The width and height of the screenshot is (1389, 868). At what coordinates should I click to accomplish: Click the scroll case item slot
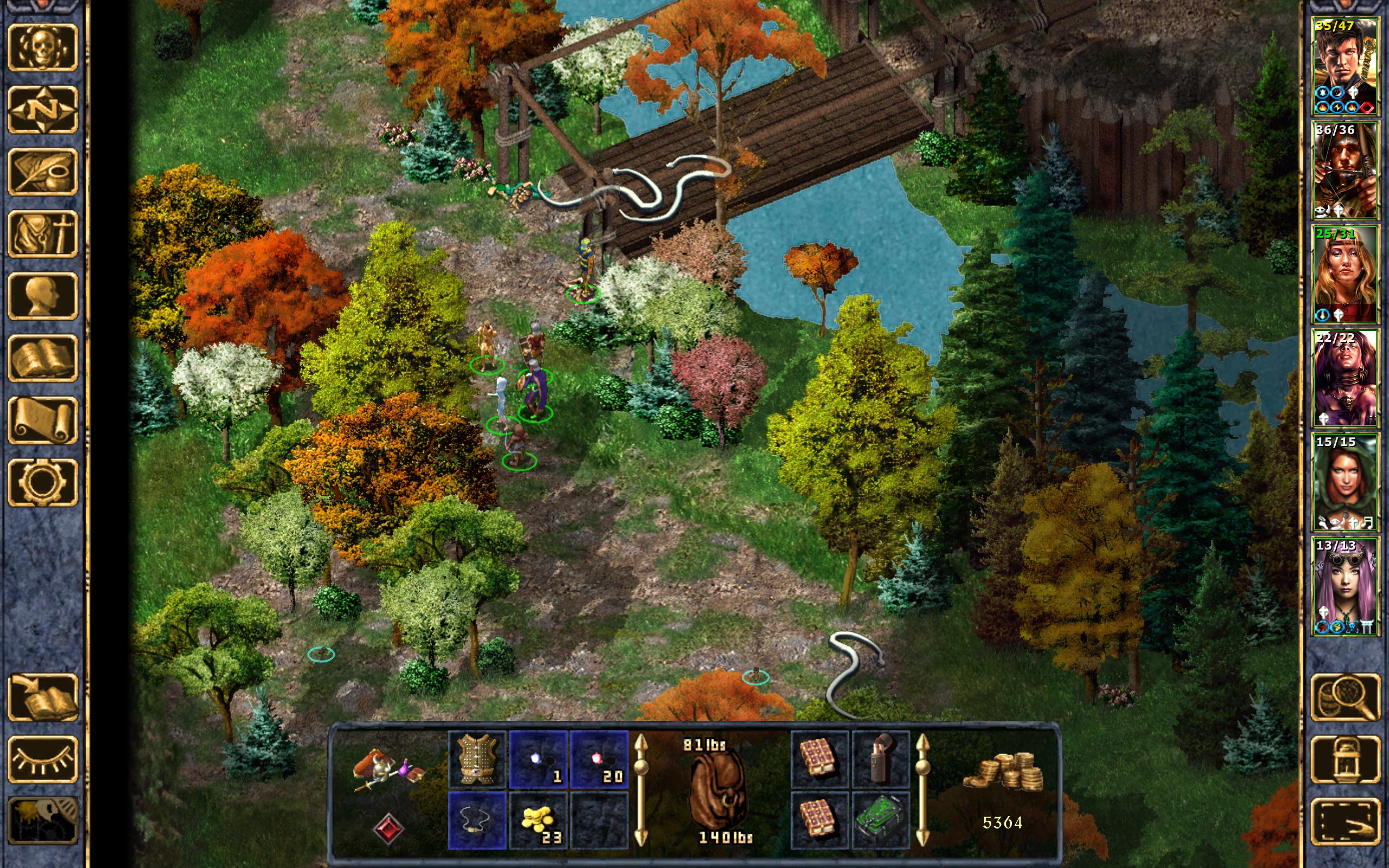tap(881, 759)
